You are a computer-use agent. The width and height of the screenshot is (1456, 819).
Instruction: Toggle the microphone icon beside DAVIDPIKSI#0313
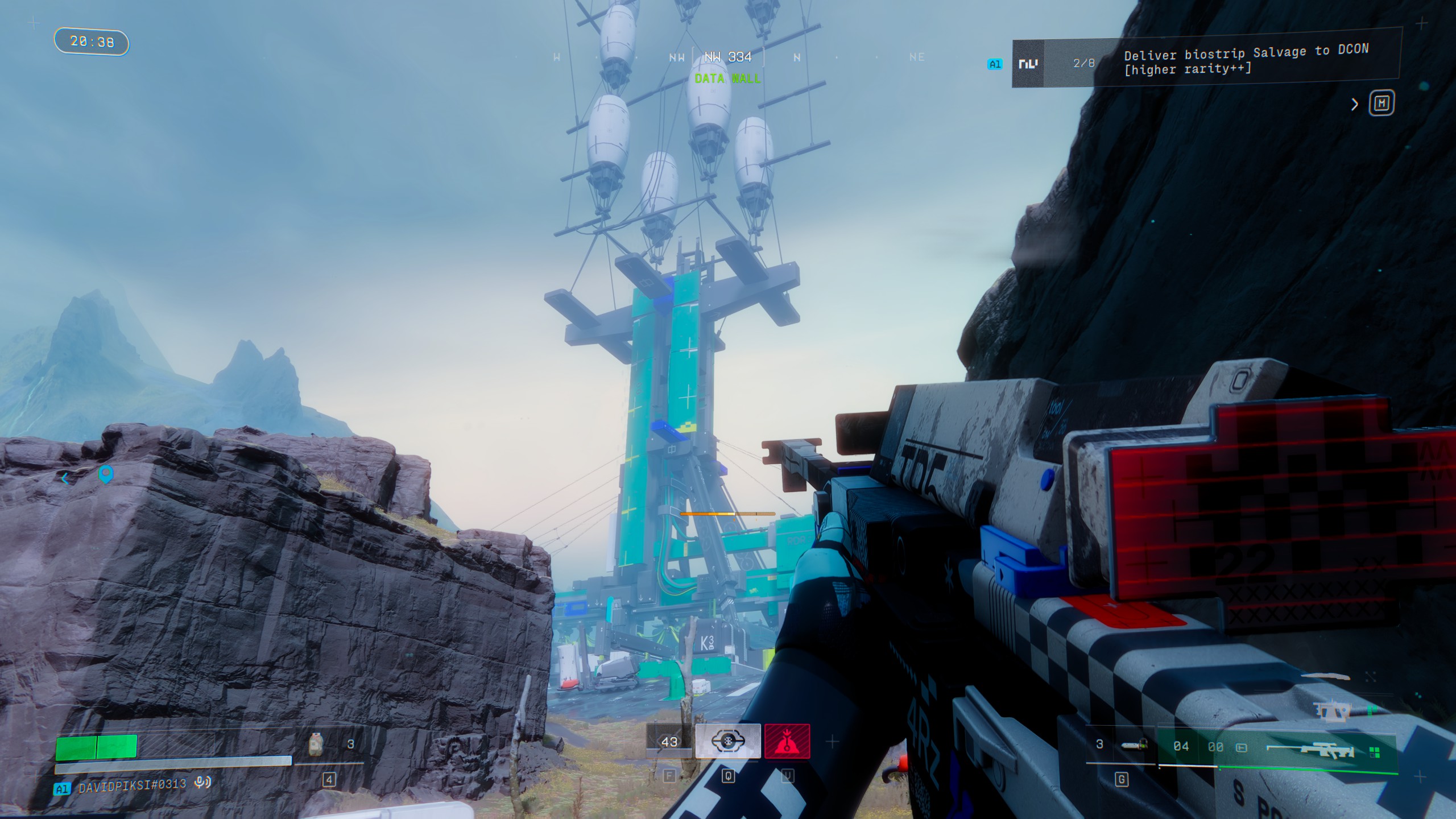pyautogui.click(x=202, y=783)
